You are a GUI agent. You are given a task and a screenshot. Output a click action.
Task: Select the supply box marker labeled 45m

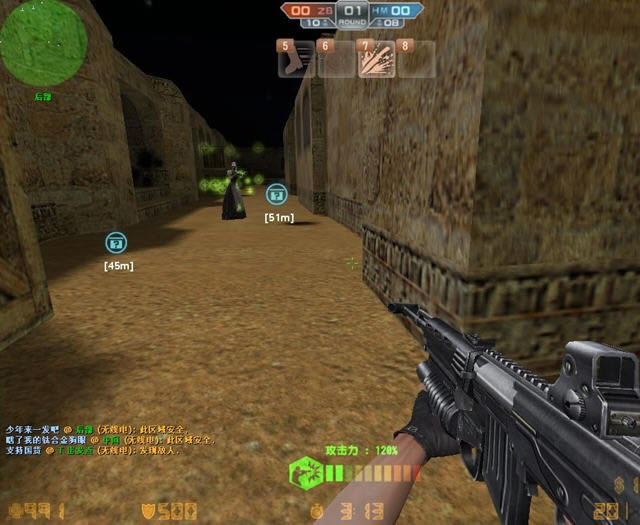pyautogui.click(x=116, y=242)
